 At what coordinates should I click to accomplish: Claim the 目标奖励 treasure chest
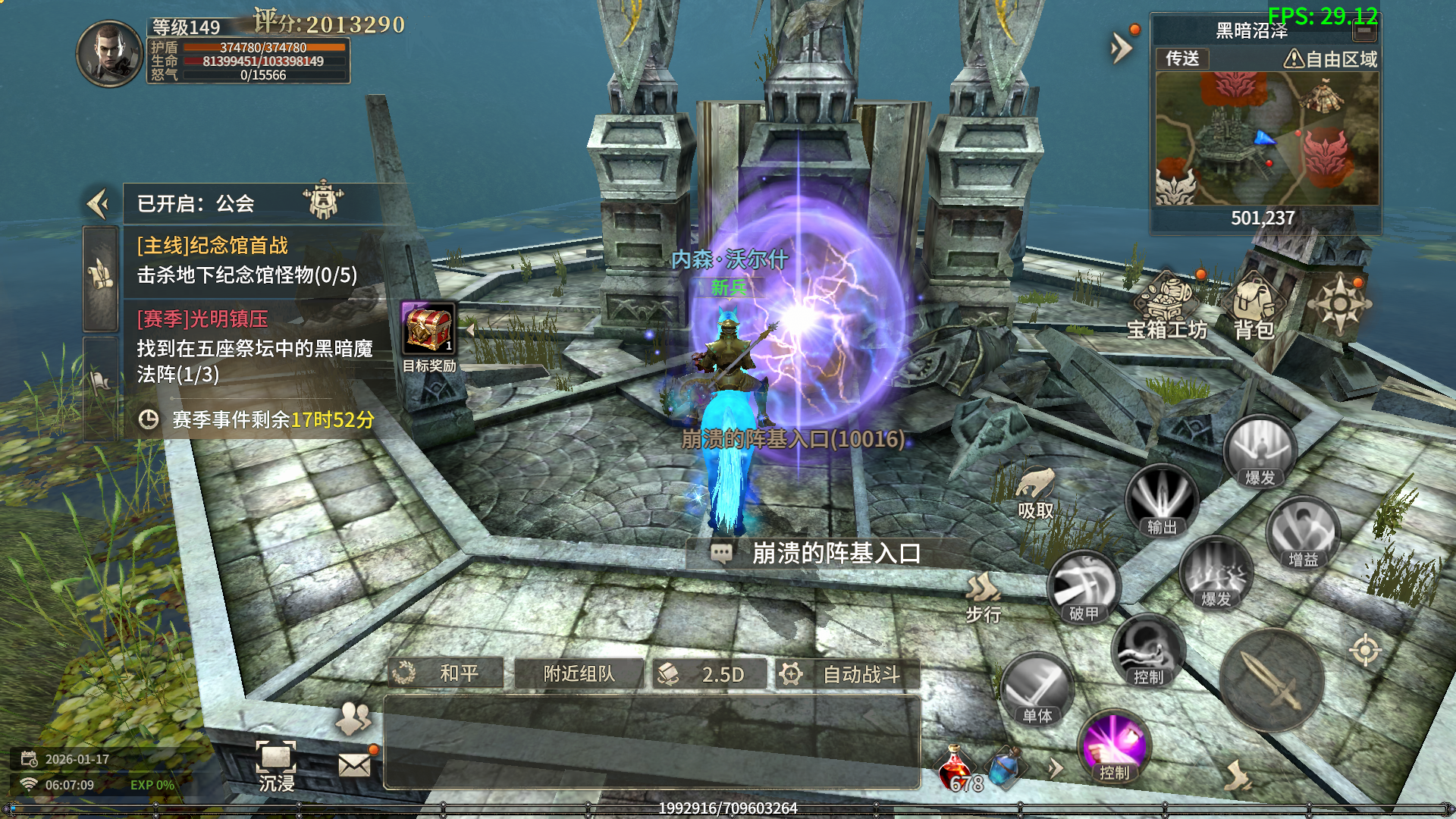tap(428, 329)
